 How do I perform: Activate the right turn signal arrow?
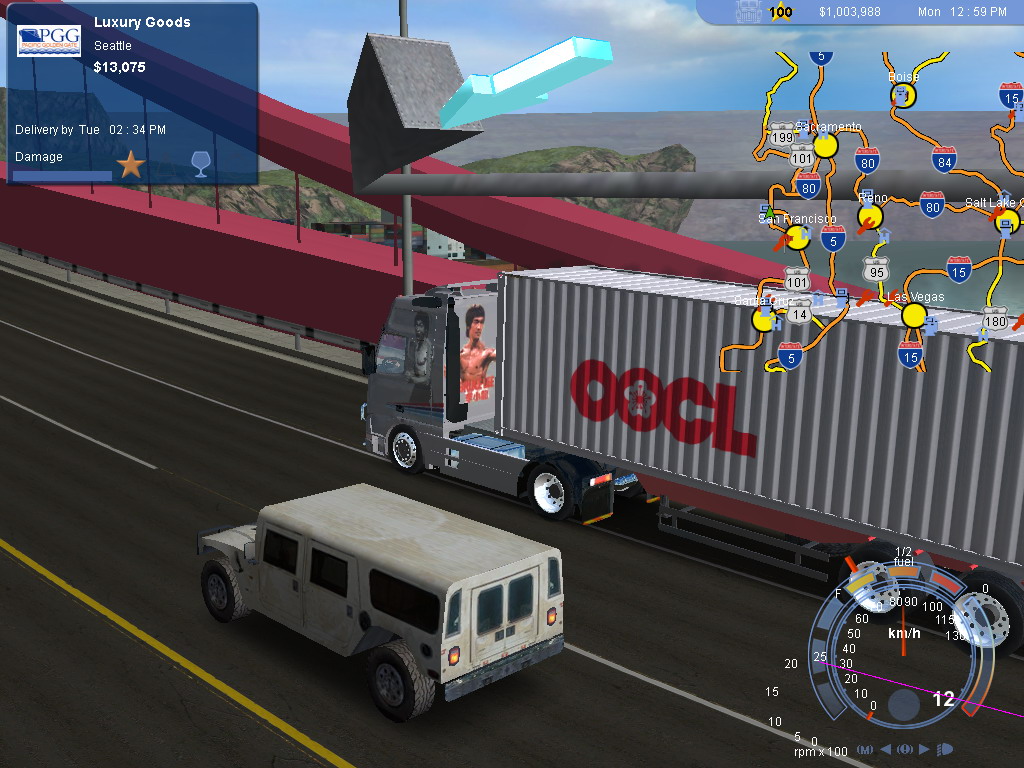tap(924, 749)
